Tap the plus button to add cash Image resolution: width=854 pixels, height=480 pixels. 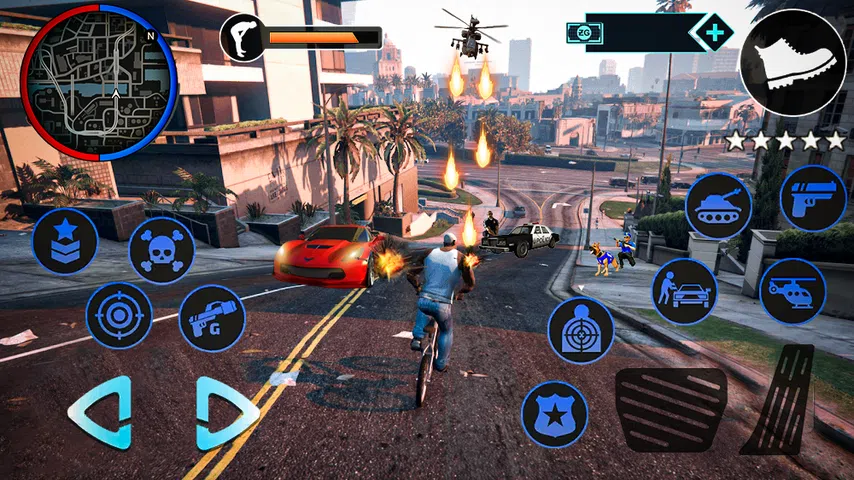712,33
